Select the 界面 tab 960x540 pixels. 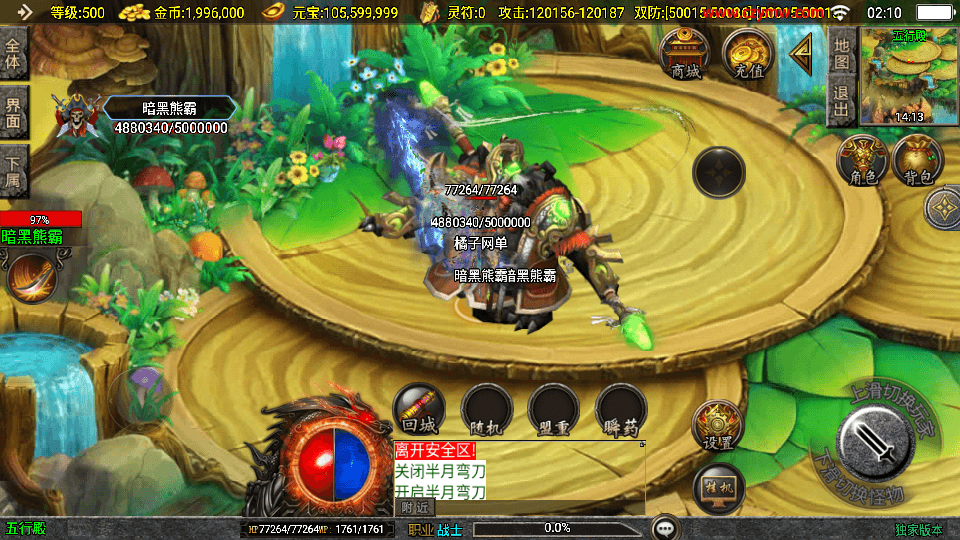(x=14, y=111)
